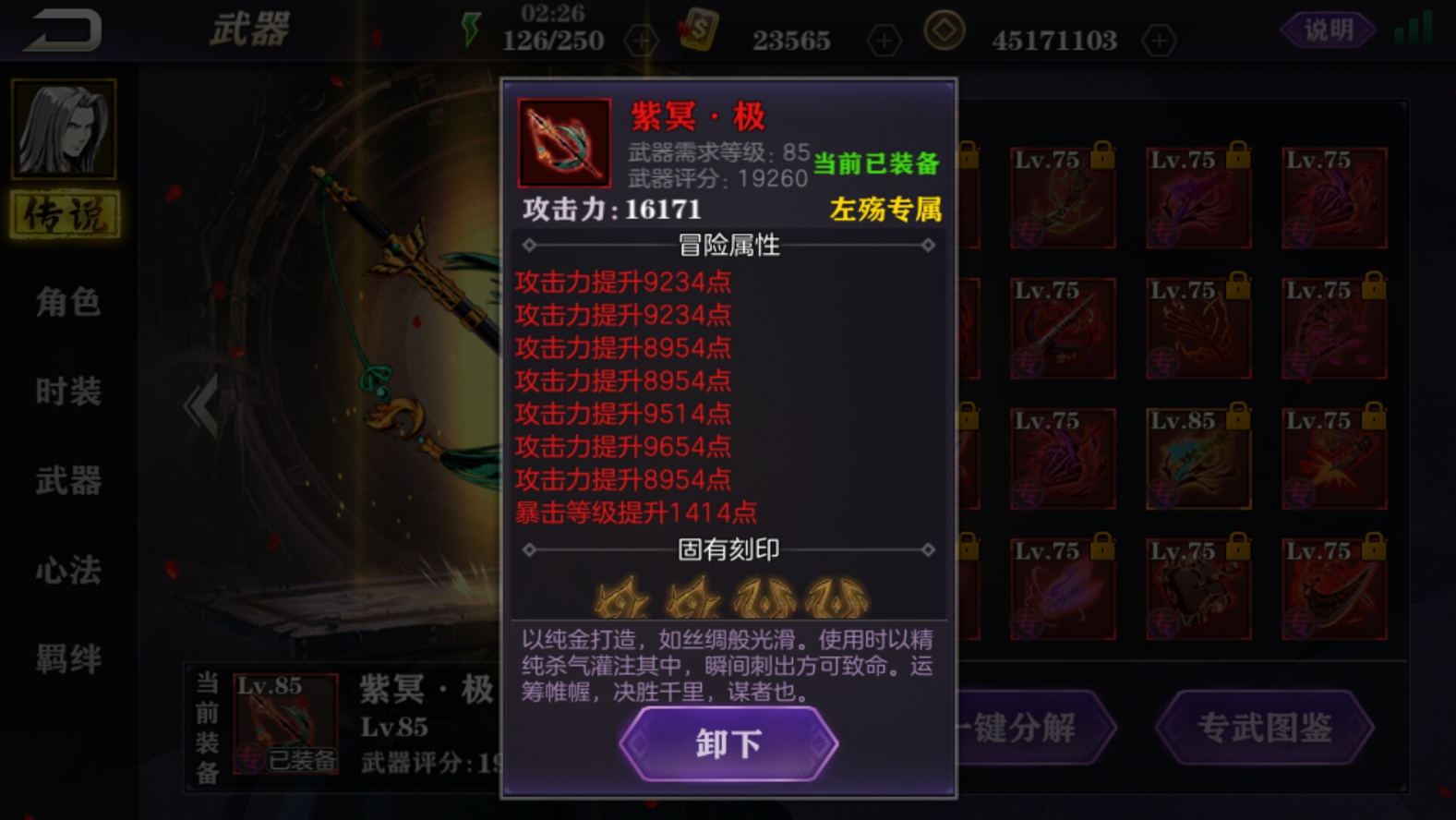1456x820 pixels.
Task: Click the lightning energy icon in the top bar
Action: [470, 29]
